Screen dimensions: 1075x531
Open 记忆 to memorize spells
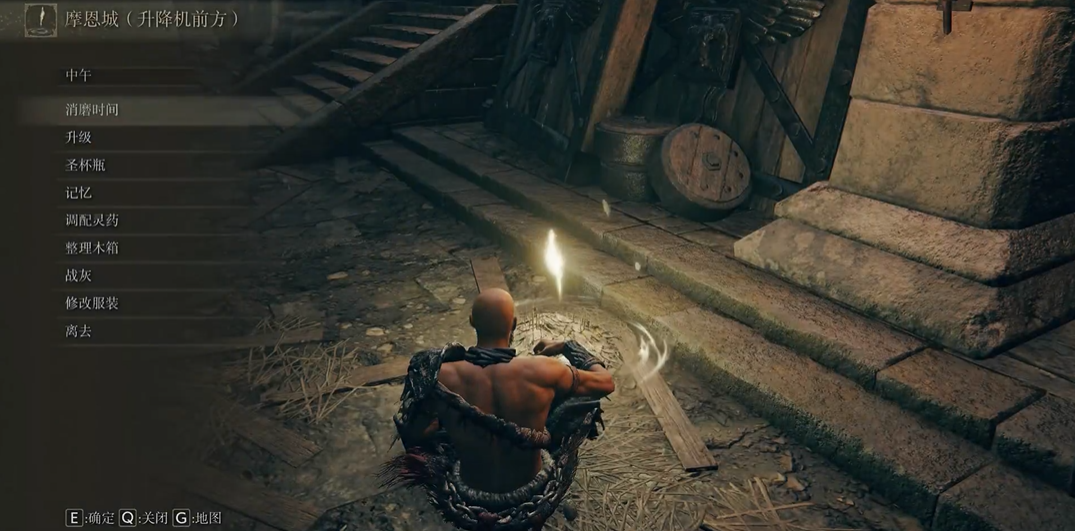[x=79, y=192]
